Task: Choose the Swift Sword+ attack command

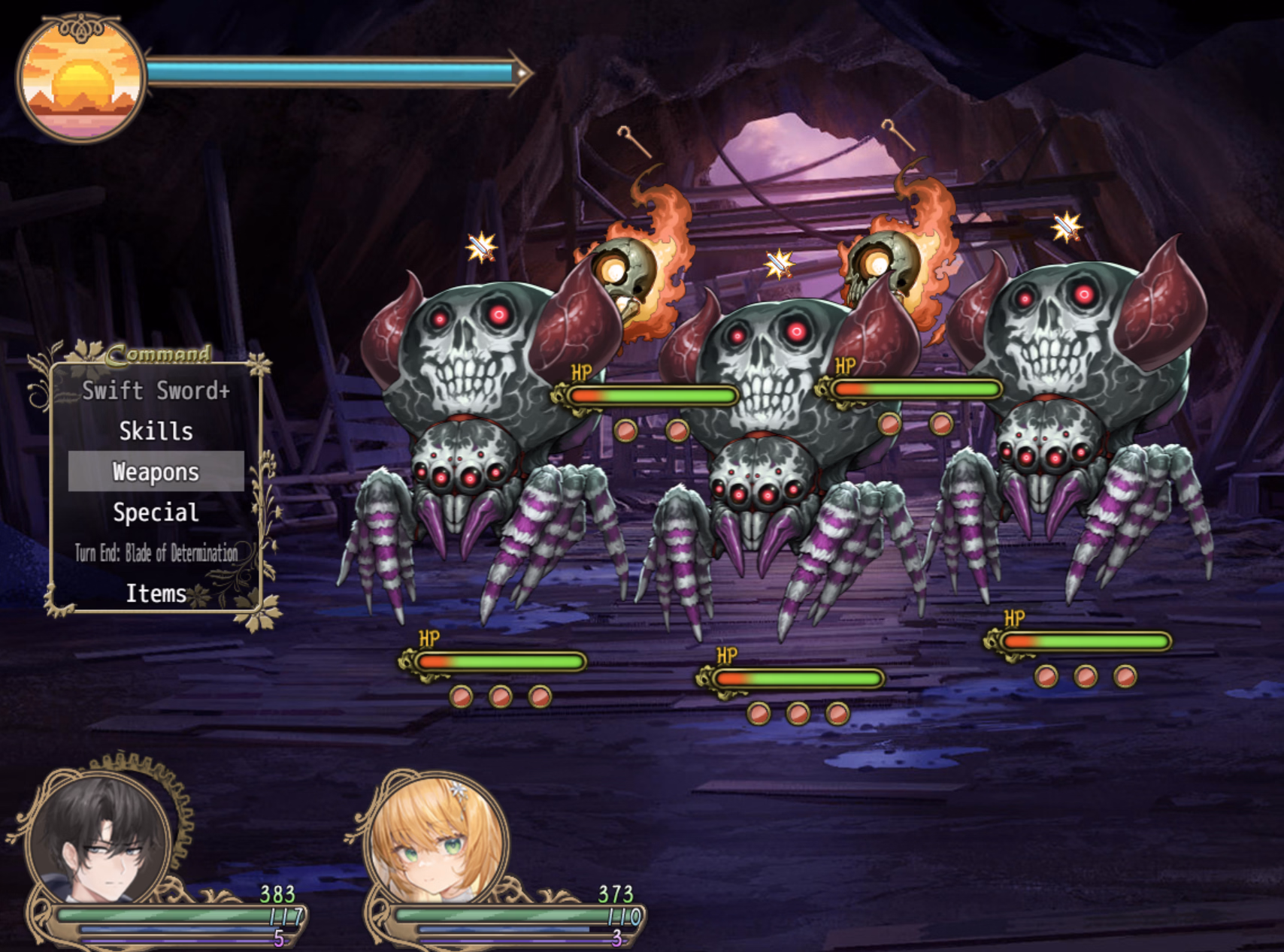Action: (x=156, y=391)
